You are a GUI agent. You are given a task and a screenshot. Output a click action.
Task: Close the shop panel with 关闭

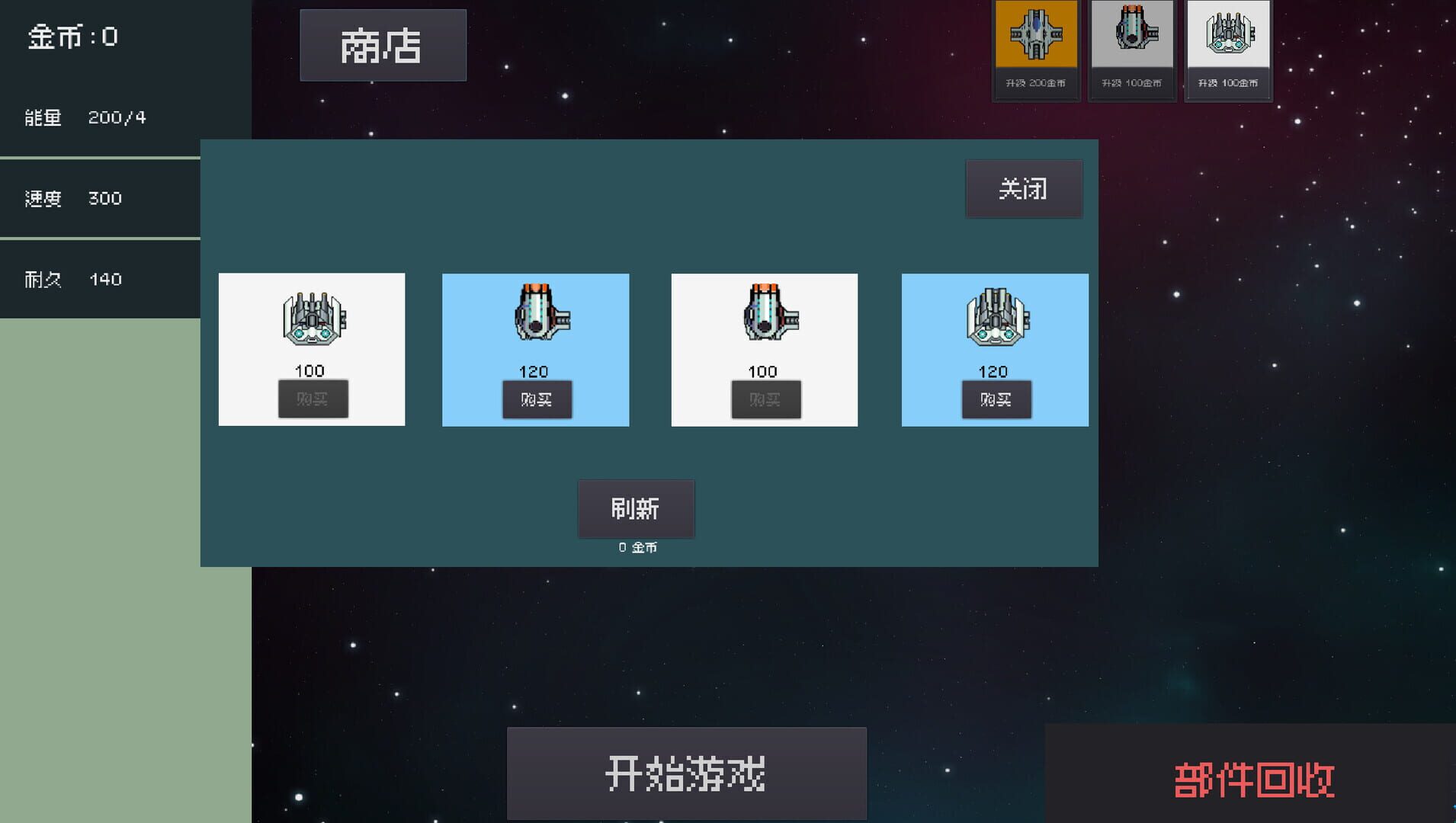coord(1025,188)
